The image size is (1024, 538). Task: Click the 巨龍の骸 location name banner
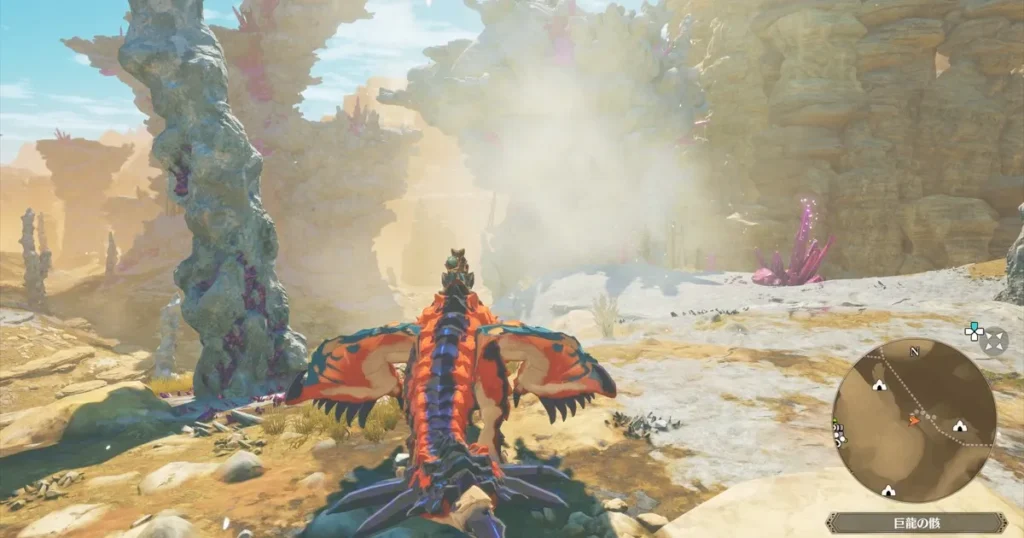coord(916,523)
